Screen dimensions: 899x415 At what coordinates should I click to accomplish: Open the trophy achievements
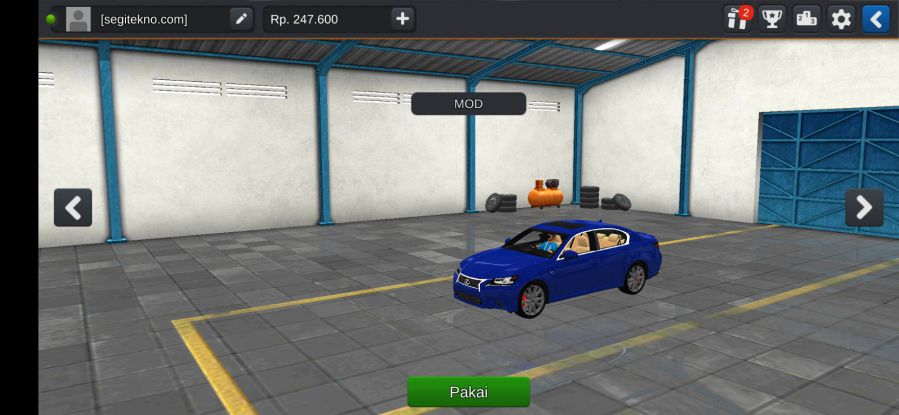pos(772,19)
